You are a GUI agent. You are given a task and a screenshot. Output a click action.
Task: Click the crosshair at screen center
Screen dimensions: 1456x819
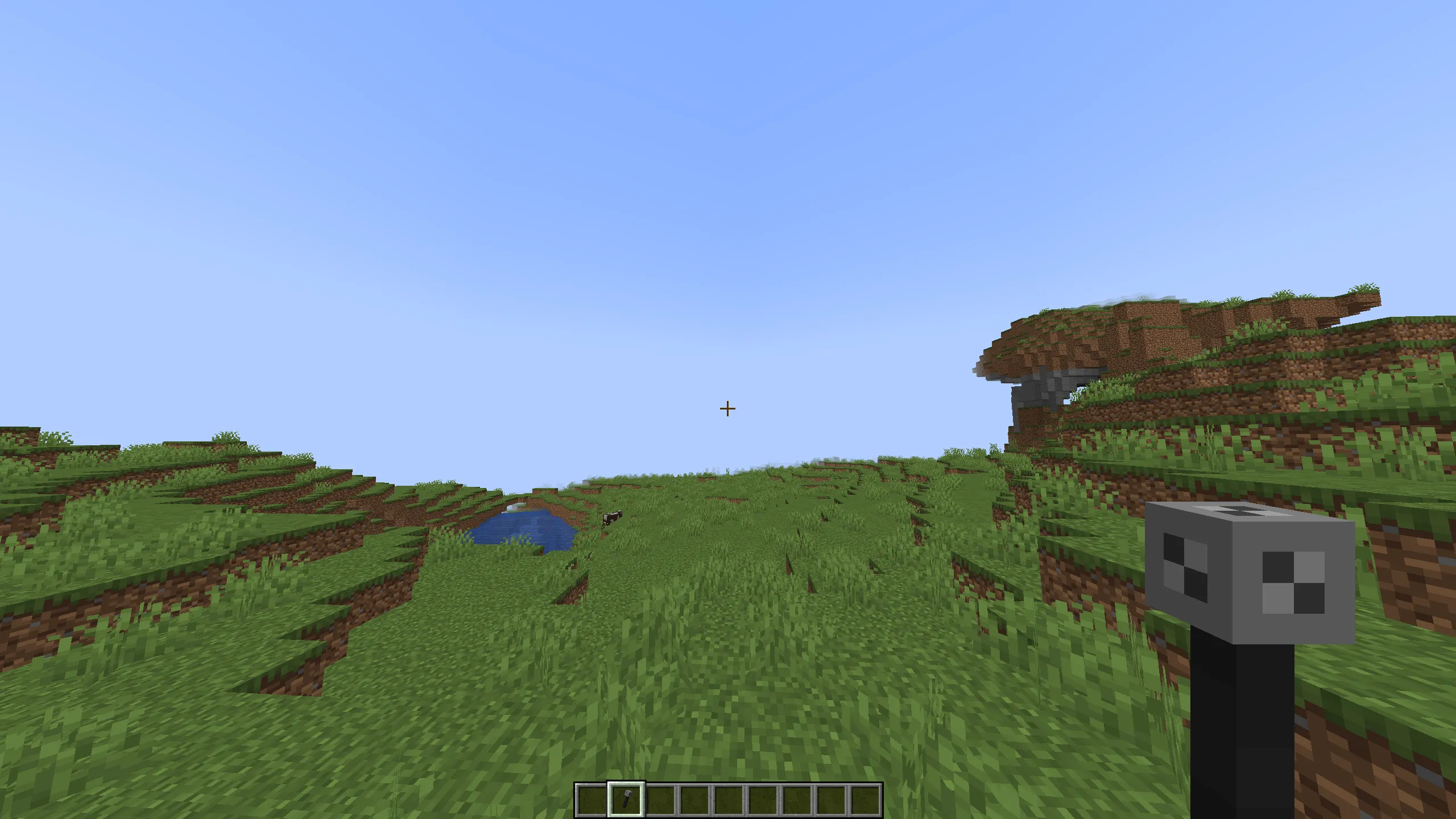[727, 408]
